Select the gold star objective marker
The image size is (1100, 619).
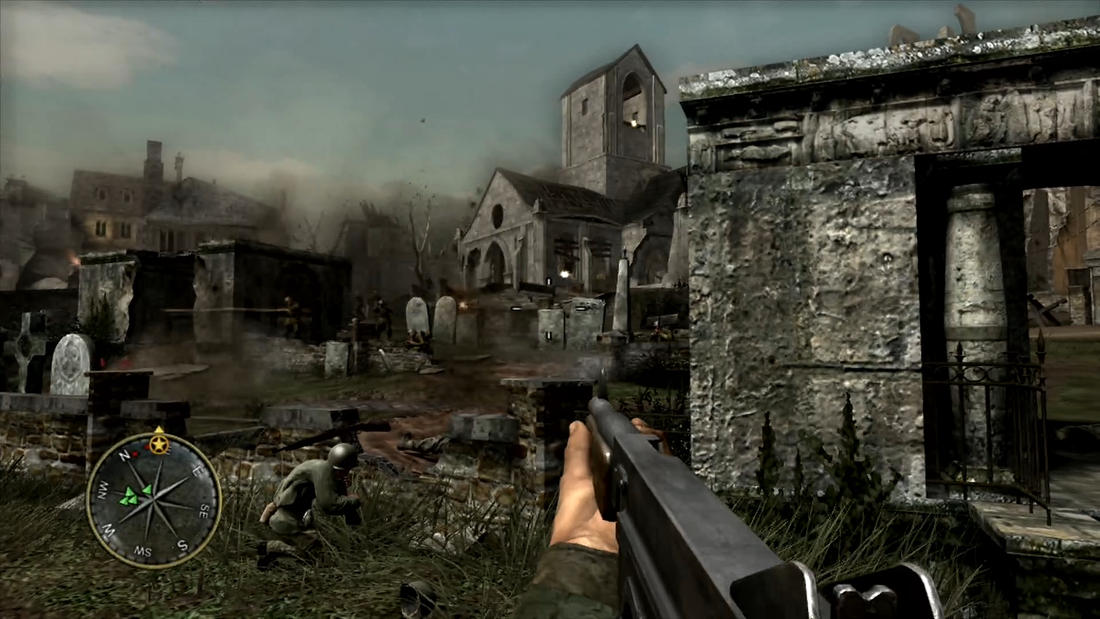(x=158, y=441)
